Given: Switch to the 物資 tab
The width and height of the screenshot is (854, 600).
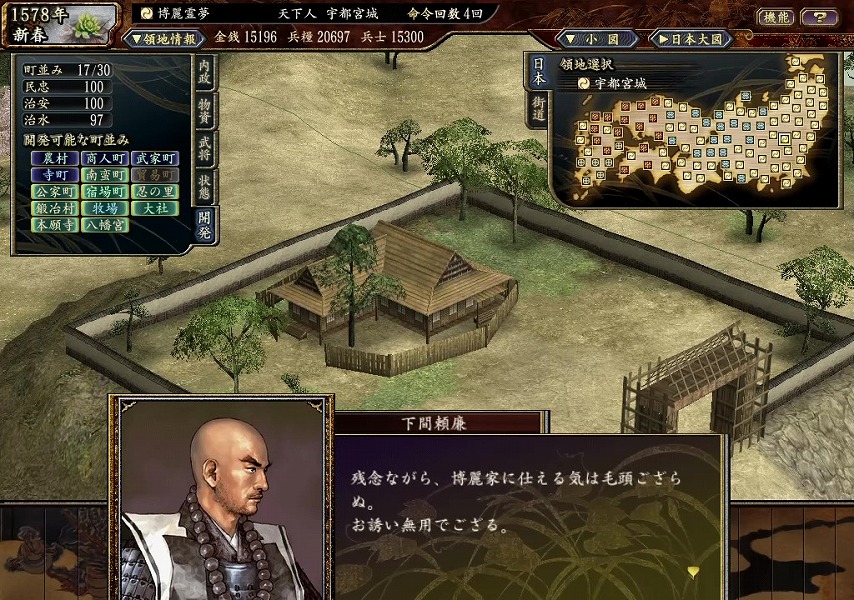Looking at the screenshot, I should coord(204,110).
